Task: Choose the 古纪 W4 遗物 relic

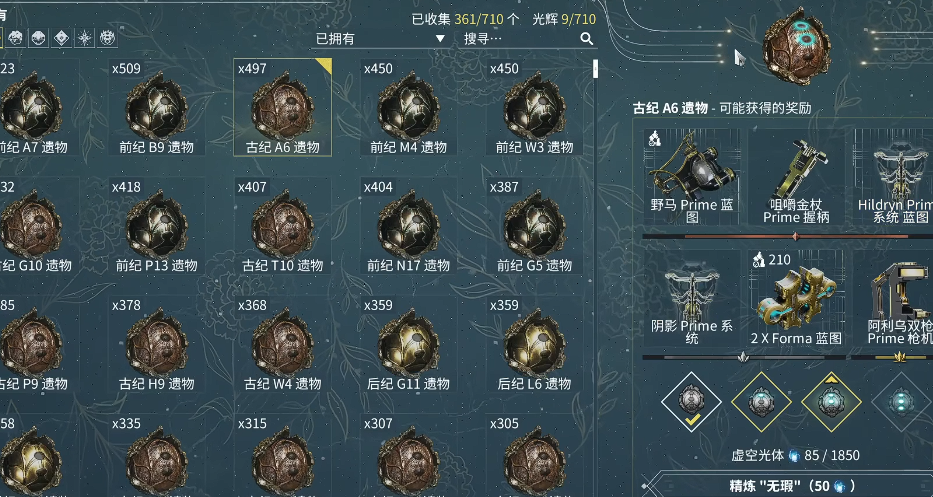Action: pyautogui.click(x=282, y=347)
